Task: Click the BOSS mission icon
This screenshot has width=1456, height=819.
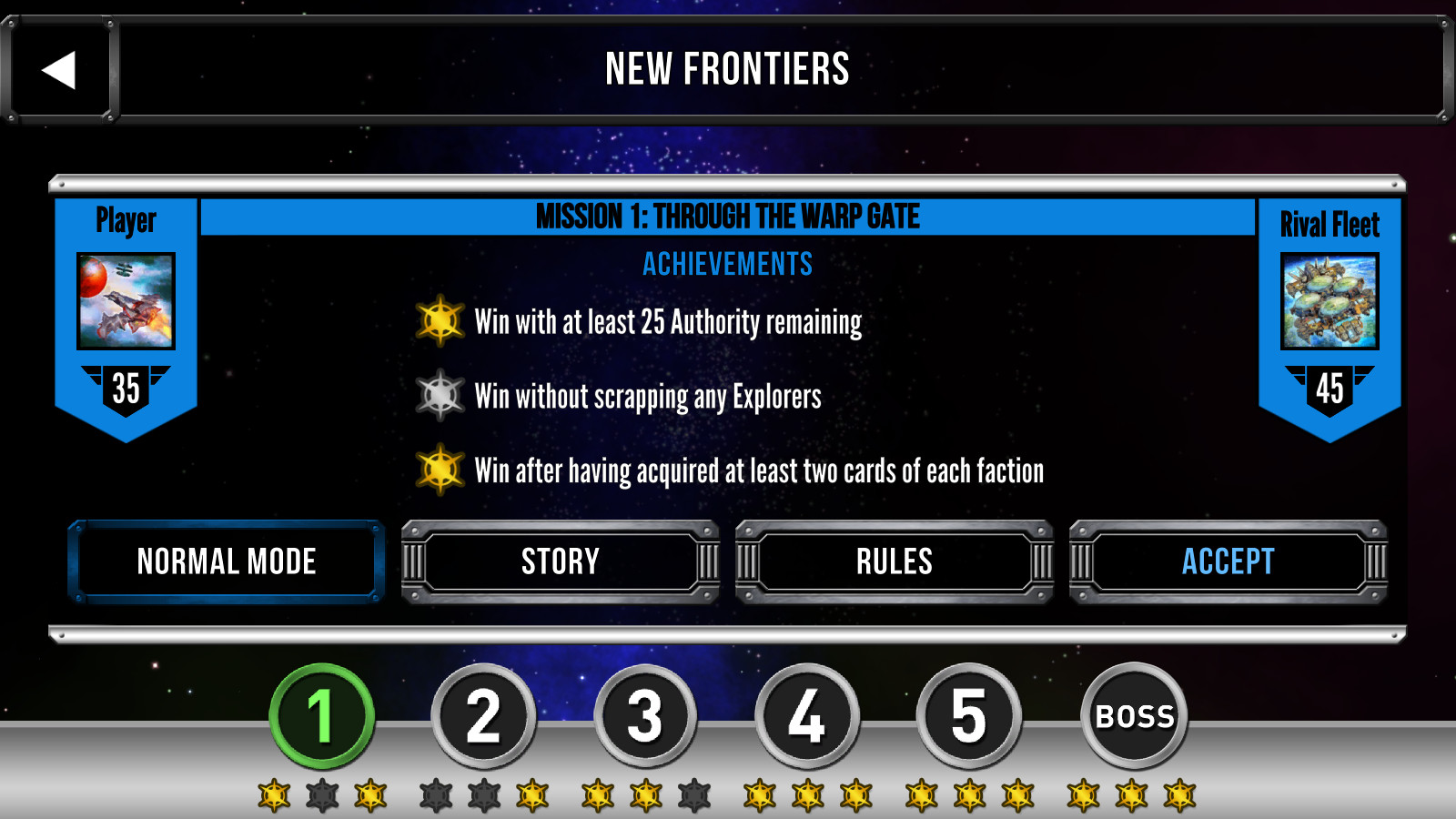Action: point(1135,717)
